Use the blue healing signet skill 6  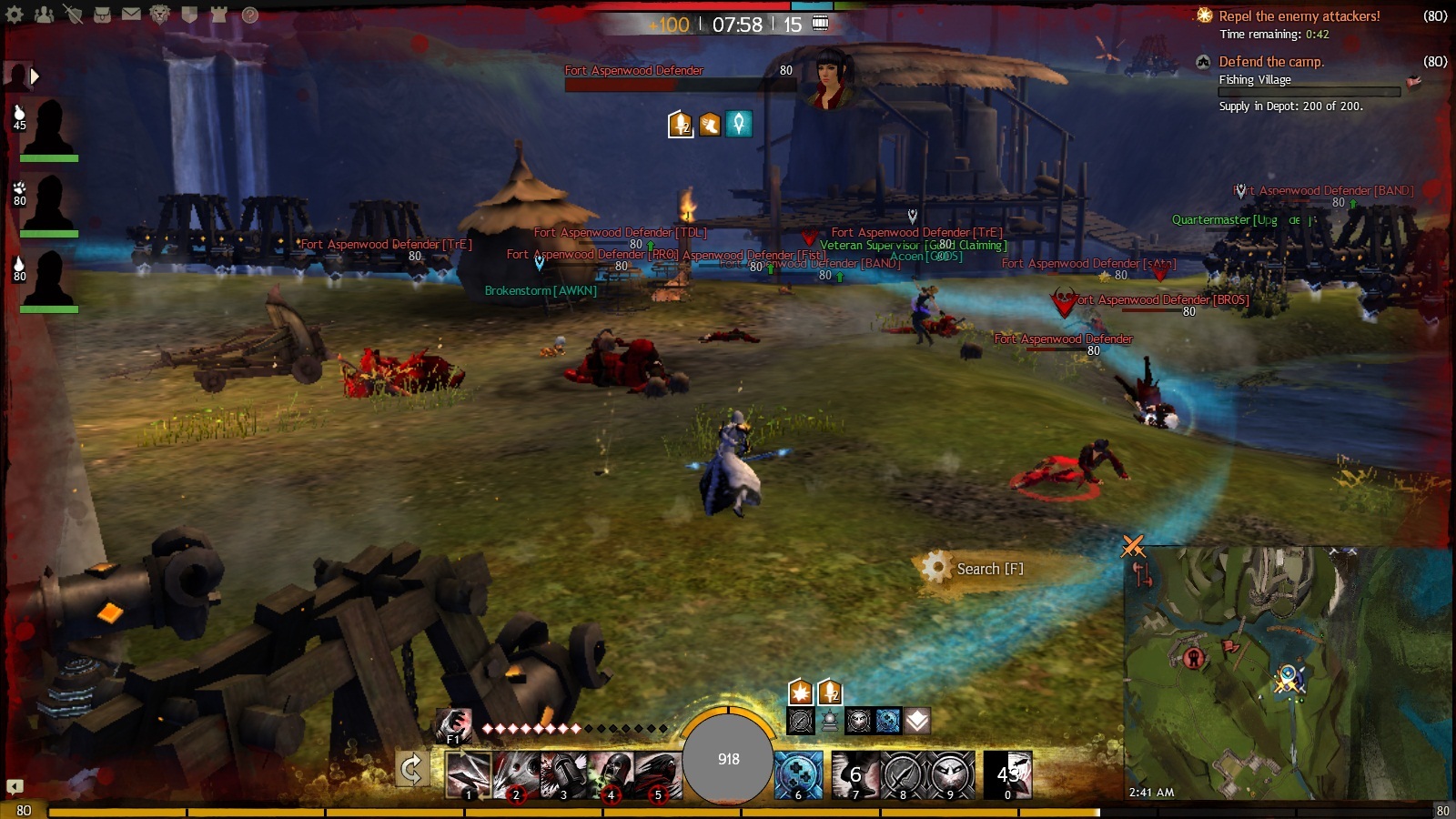tap(798, 774)
